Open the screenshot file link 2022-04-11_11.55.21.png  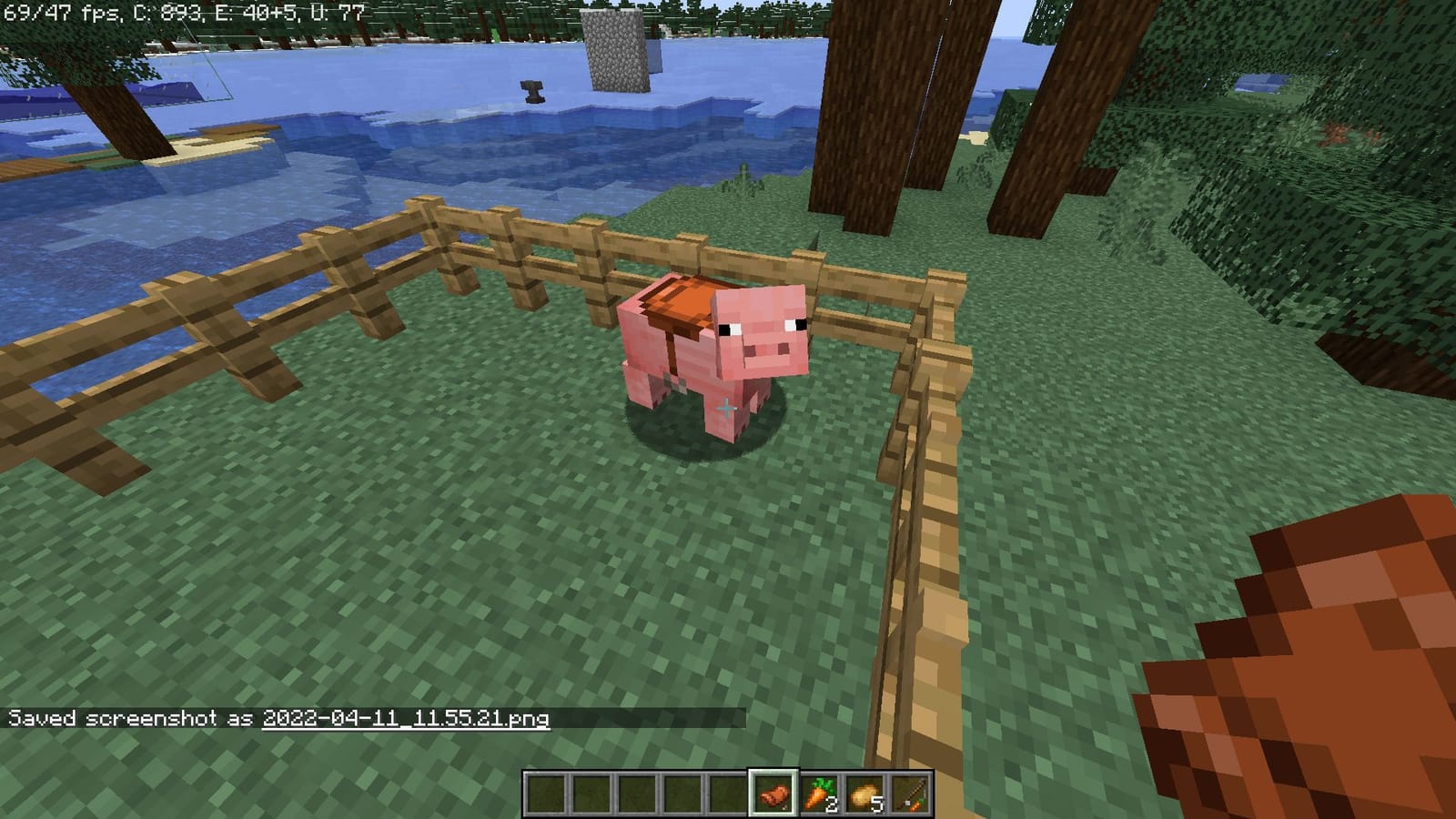click(x=407, y=718)
